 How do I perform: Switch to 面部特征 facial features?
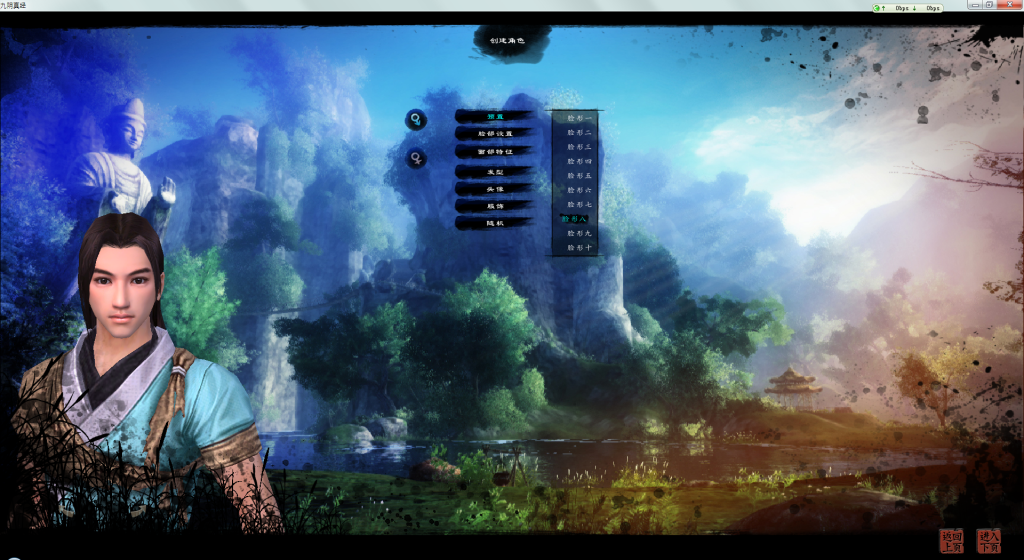click(494, 151)
